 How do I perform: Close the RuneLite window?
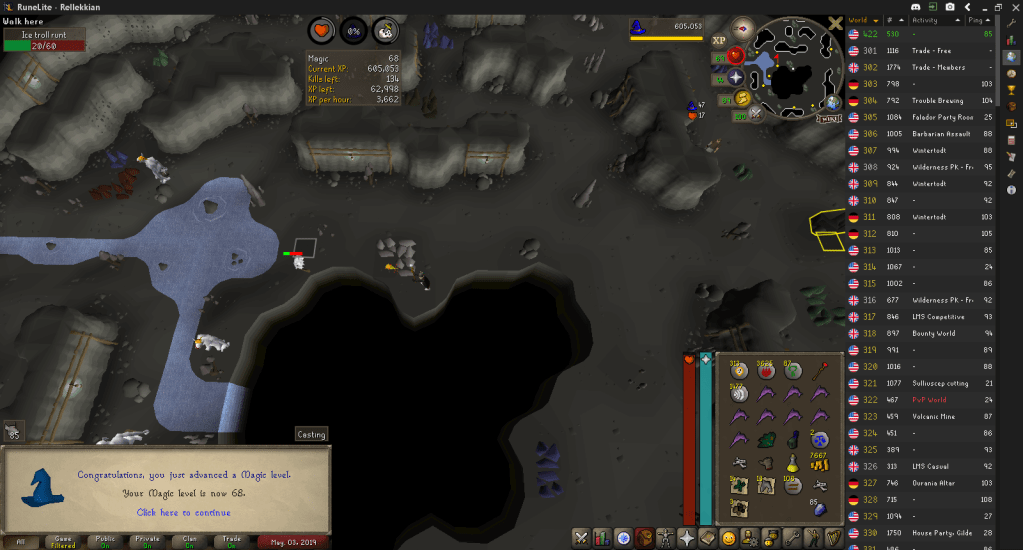[x=1010, y=7]
